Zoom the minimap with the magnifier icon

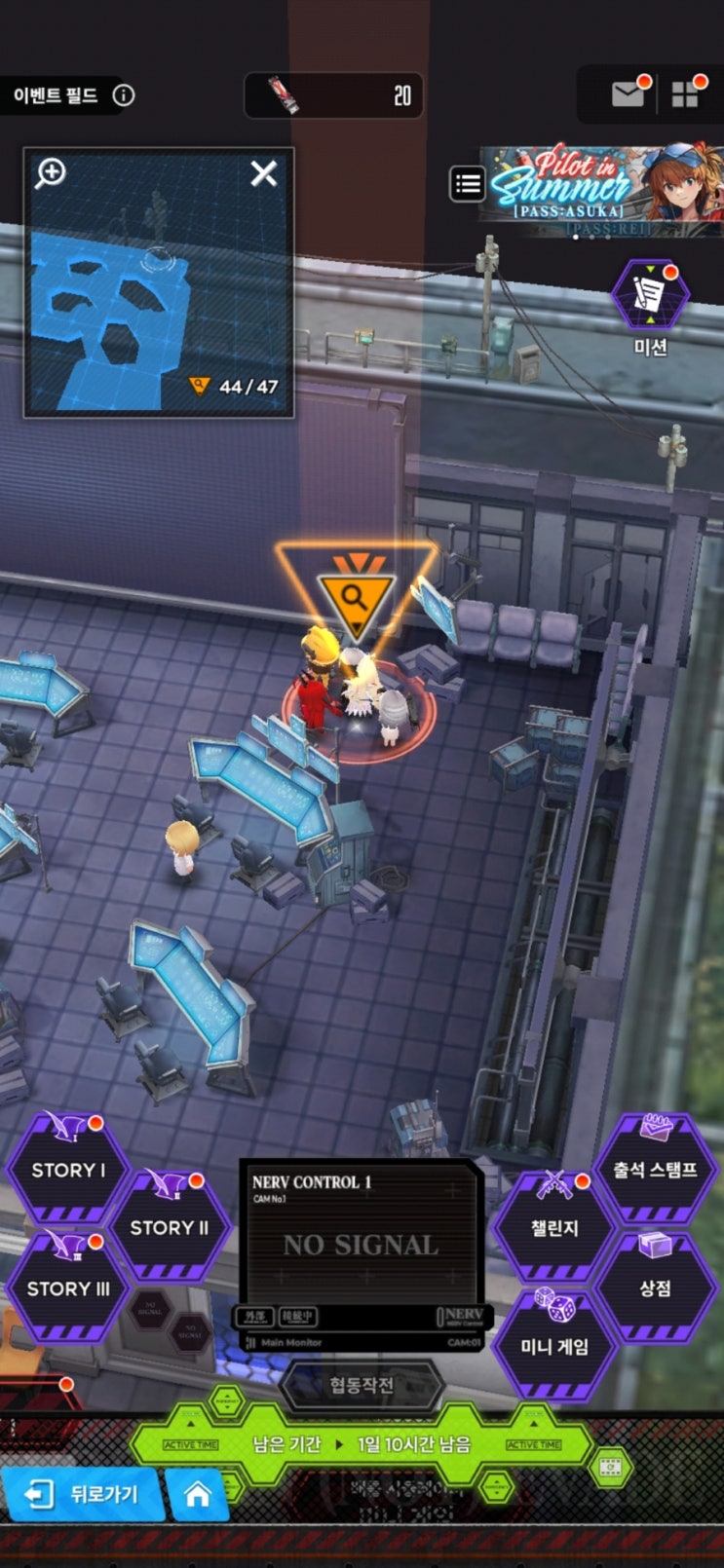(51, 173)
